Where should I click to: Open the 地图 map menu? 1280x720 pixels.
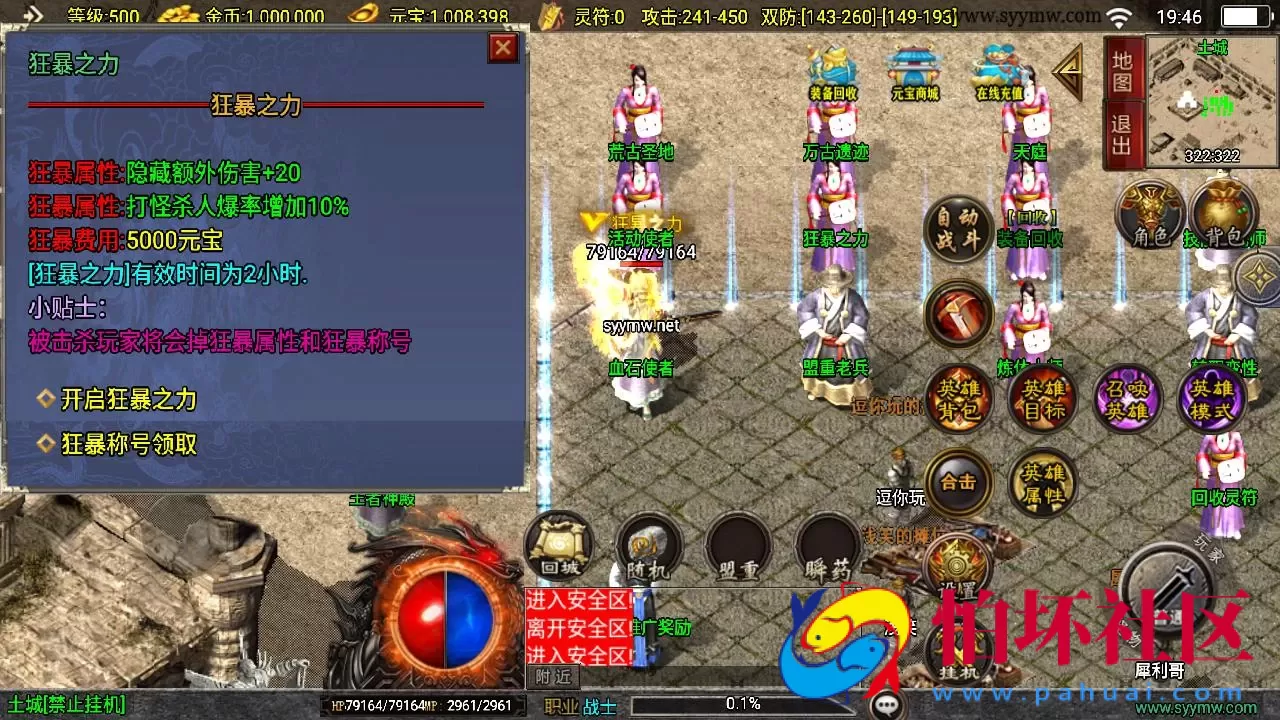(1120, 80)
